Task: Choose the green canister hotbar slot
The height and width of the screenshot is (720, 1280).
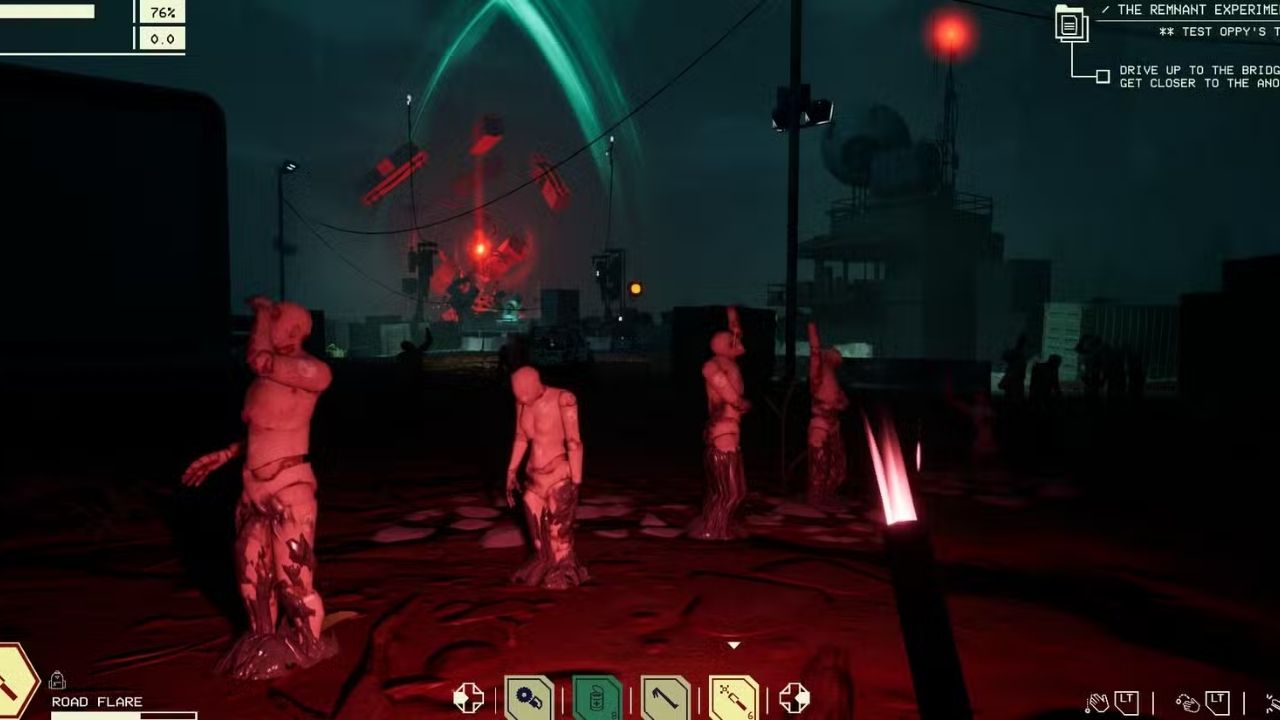Action: point(597,698)
